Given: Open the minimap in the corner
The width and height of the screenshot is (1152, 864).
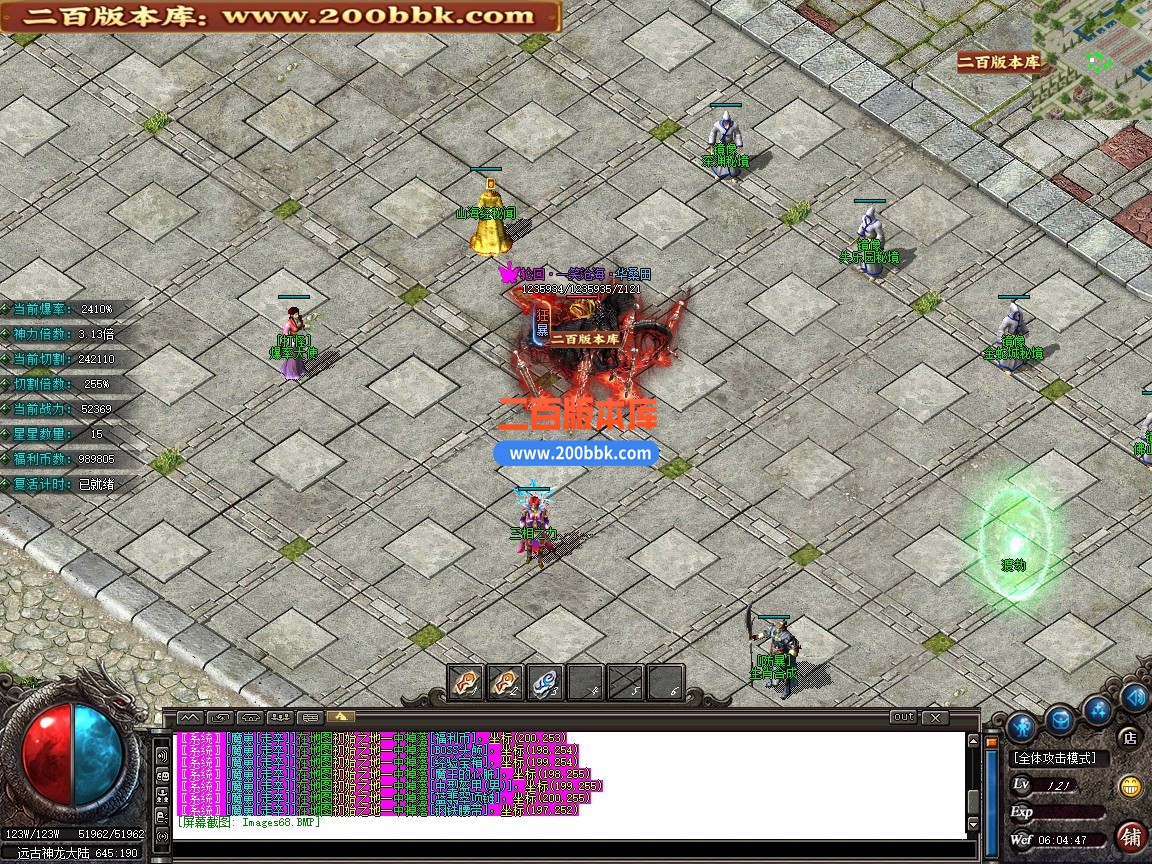Looking at the screenshot, I should pos(1092,59).
